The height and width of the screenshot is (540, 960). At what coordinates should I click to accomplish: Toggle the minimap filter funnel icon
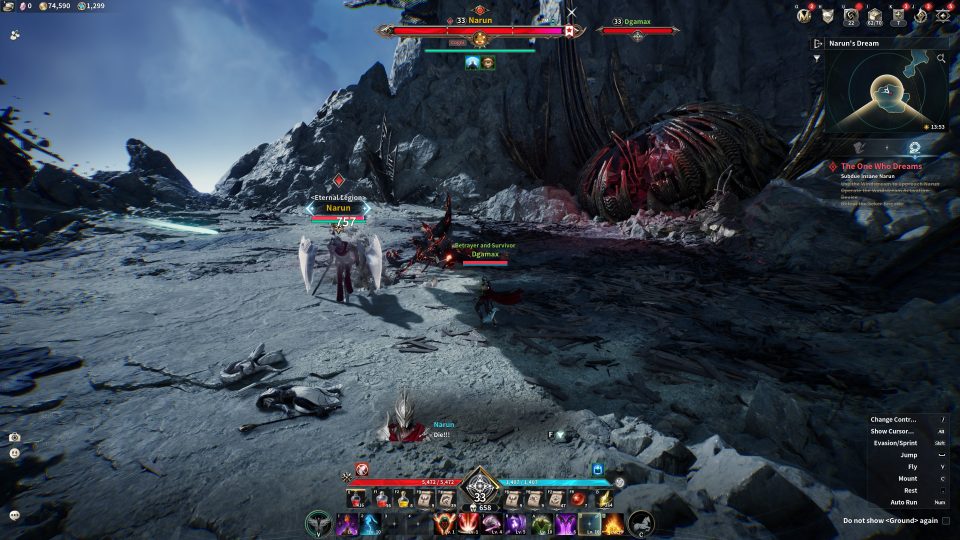[818, 59]
